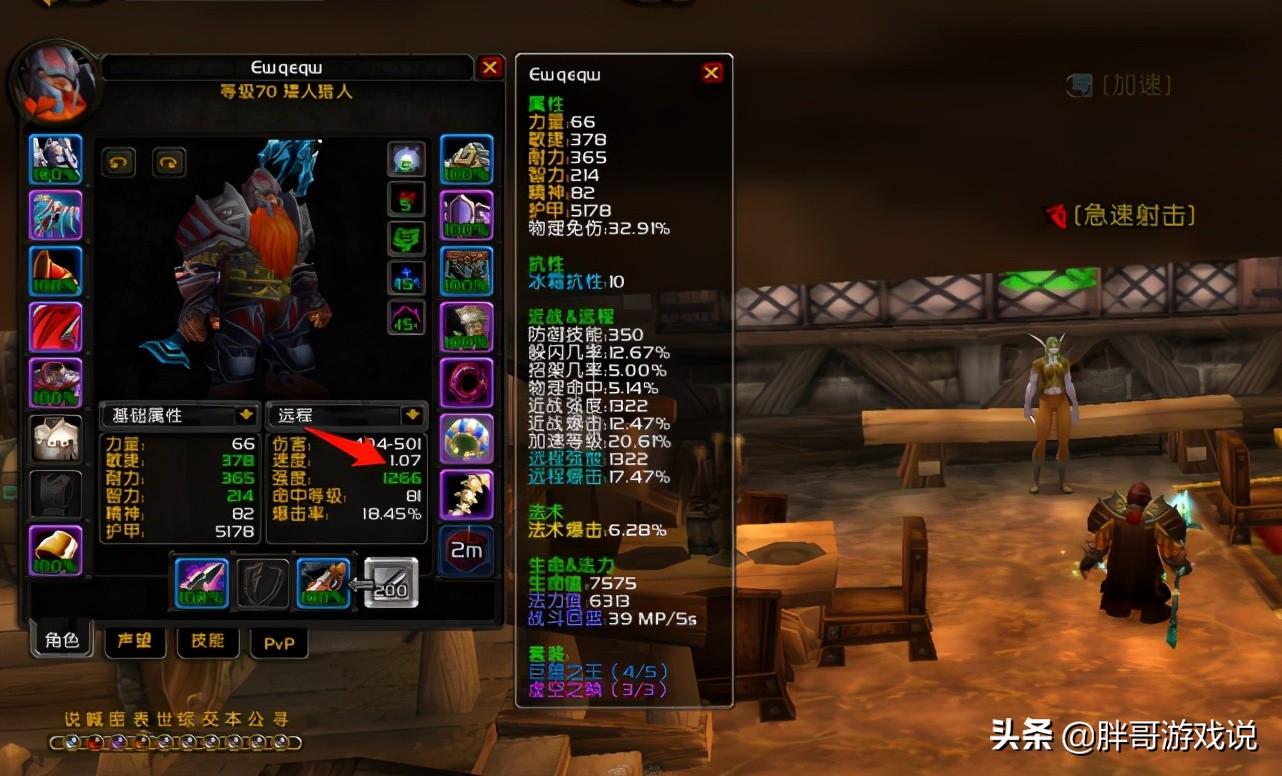Image resolution: width=1282 pixels, height=776 pixels.
Task: Select the ammo slot showing 200 bullets
Action: coord(388,585)
